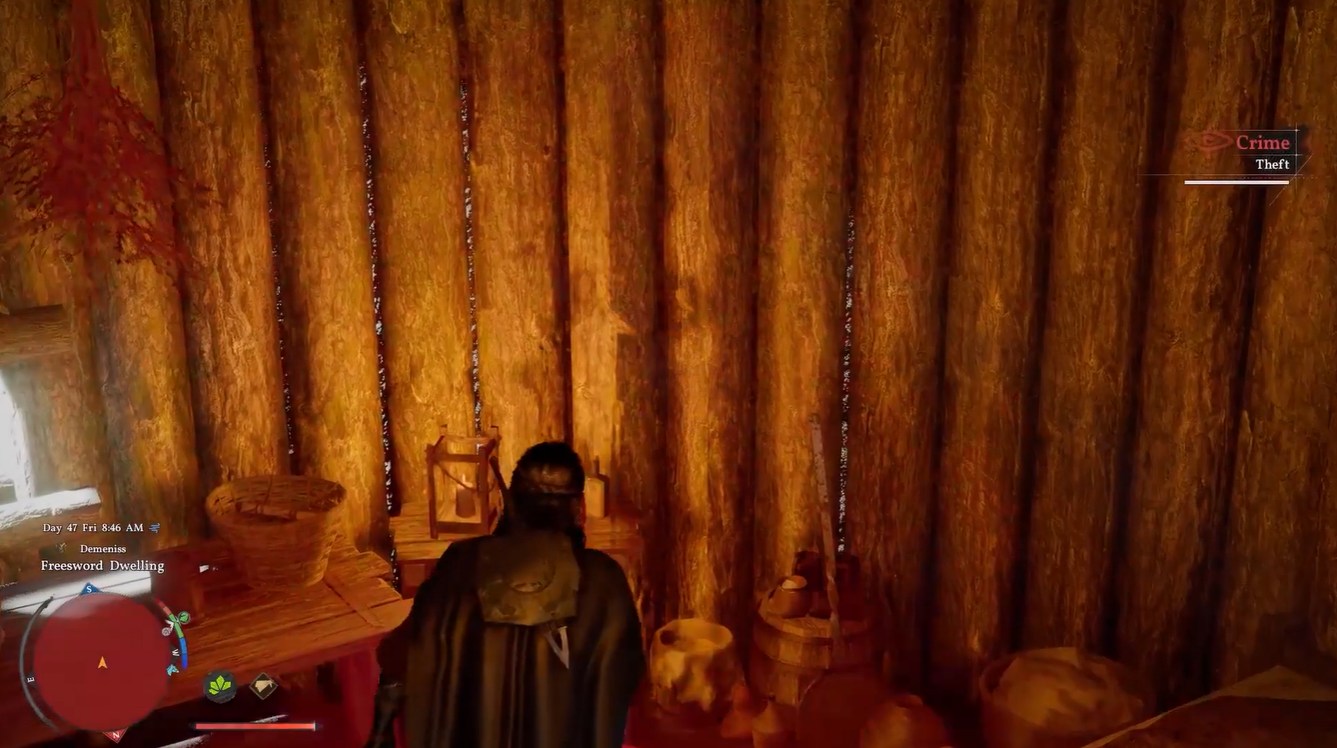
Task: Click the red eye Crime icon
Action: [1213, 142]
